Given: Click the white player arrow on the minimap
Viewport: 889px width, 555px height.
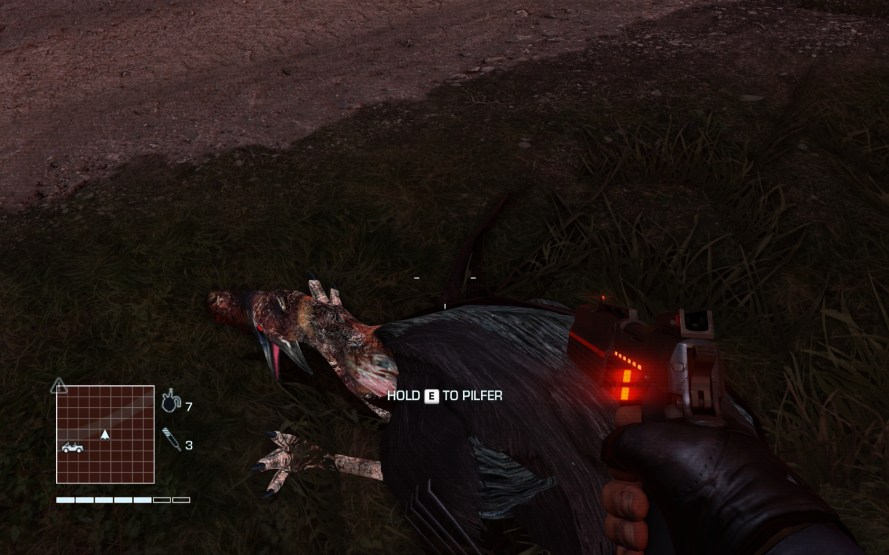Looking at the screenshot, I should coord(105,434).
